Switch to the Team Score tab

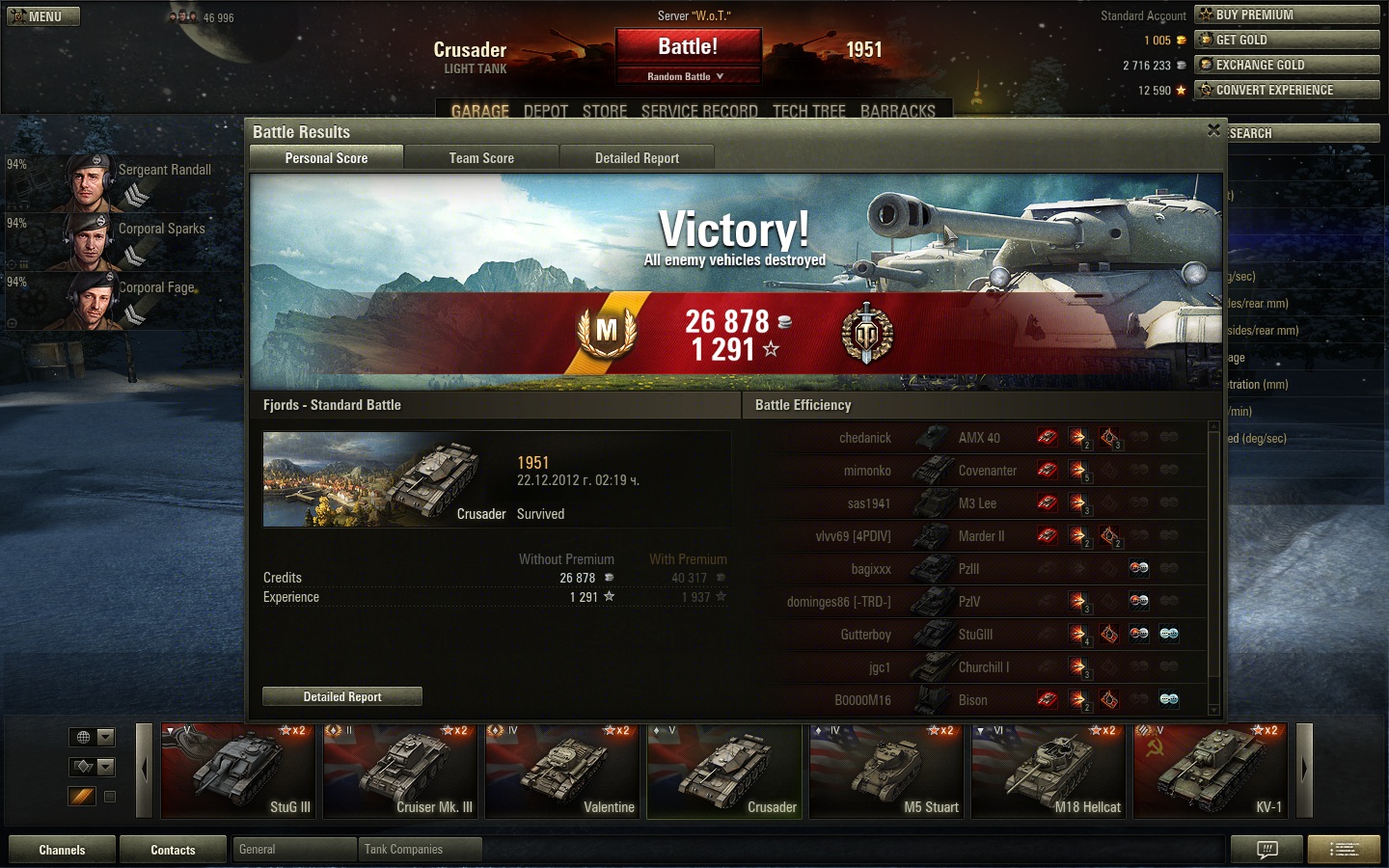(481, 158)
